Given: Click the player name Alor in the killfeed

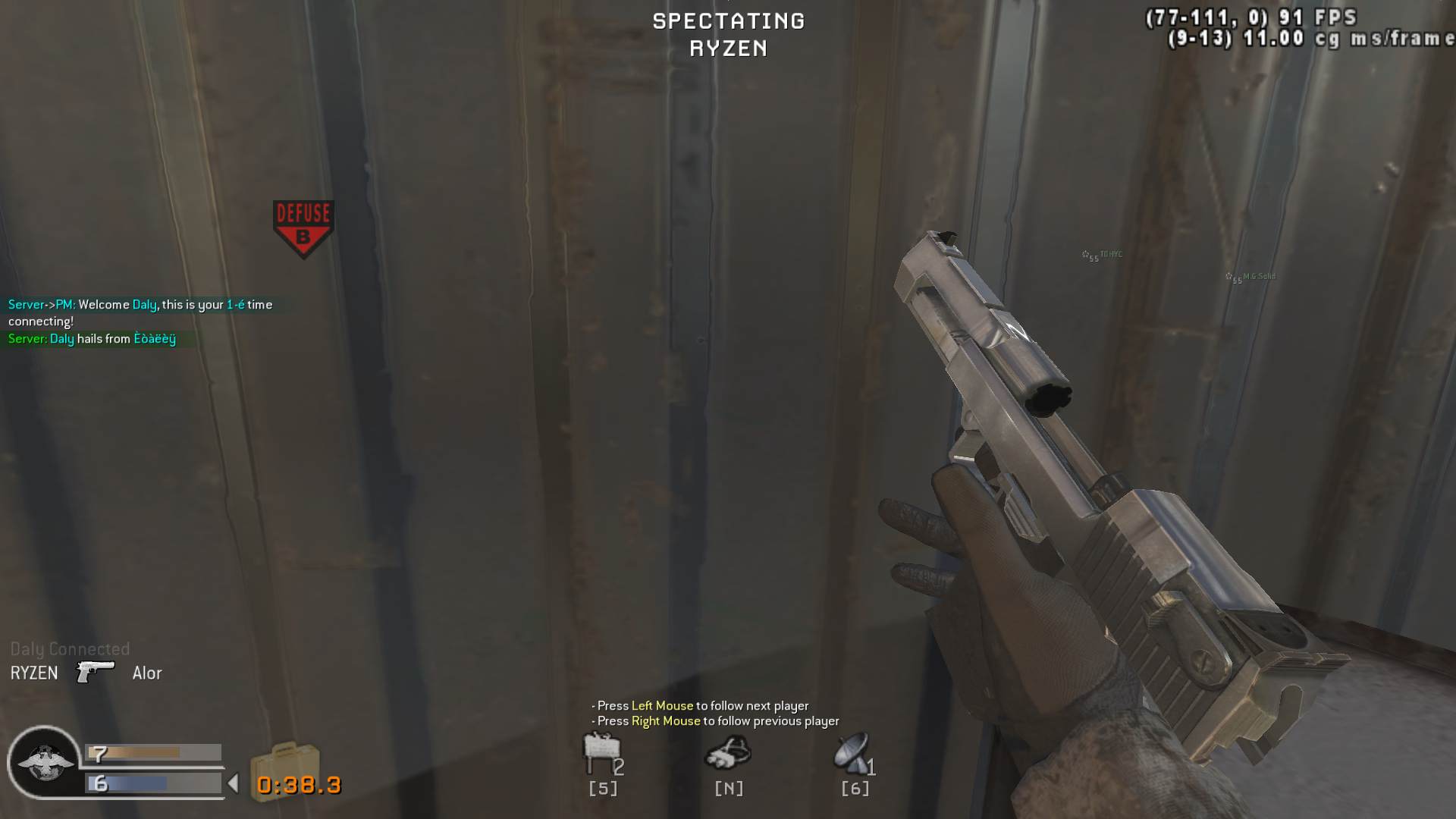Looking at the screenshot, I should click(147, 673).
